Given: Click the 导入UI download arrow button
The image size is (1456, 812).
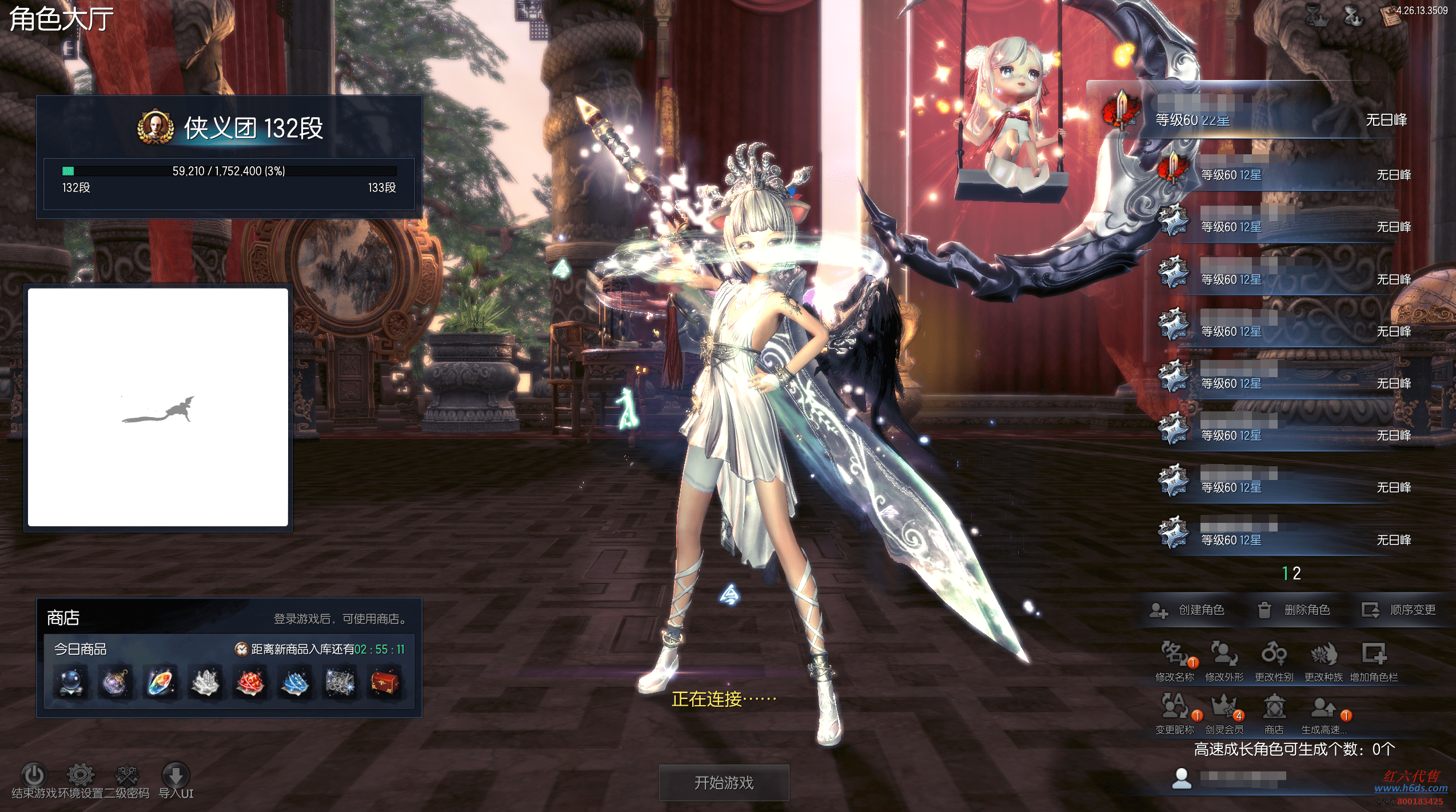Looking at the screenshot, I should tap(175, 775).
